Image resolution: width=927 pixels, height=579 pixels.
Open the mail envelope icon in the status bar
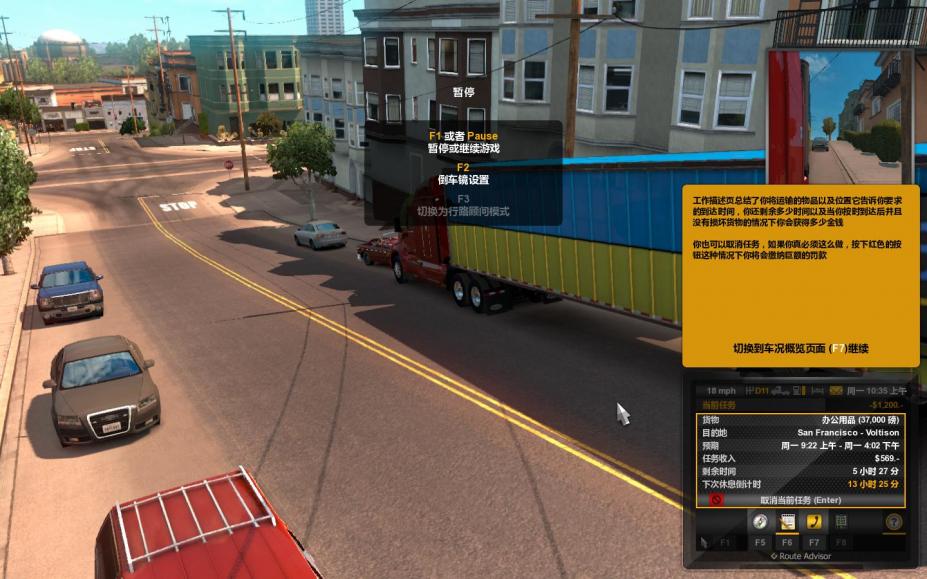[836, 390]
